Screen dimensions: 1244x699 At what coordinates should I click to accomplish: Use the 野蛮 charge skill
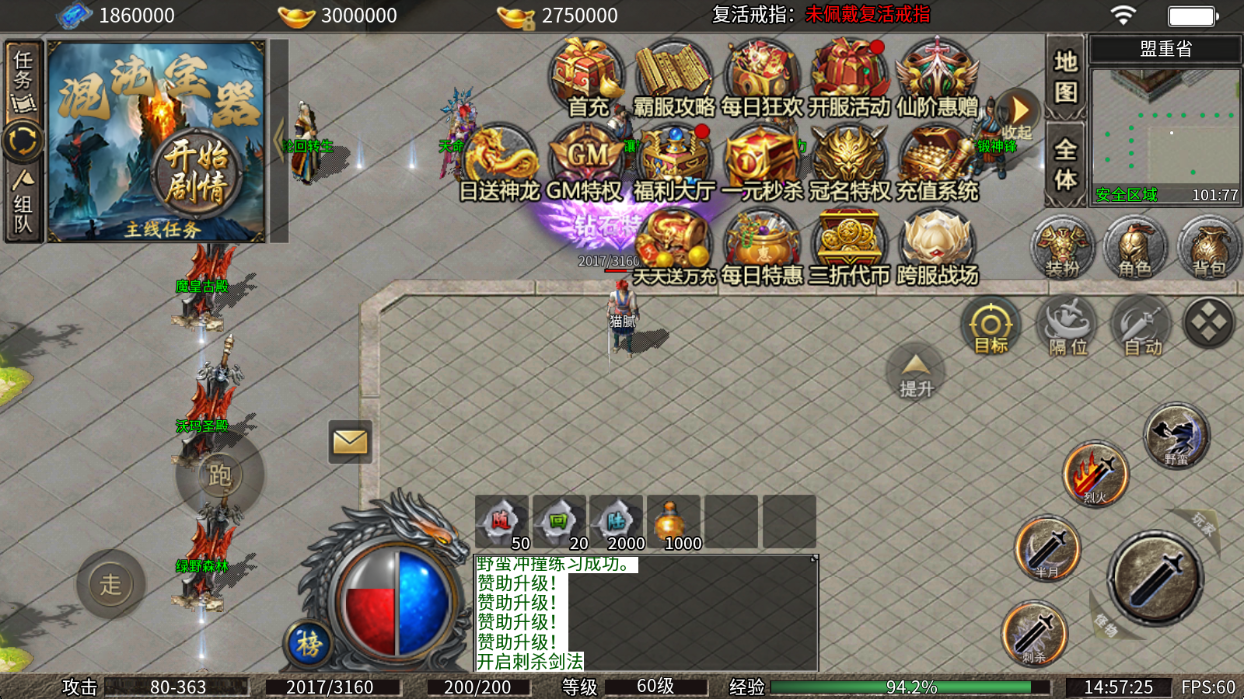1176,436
